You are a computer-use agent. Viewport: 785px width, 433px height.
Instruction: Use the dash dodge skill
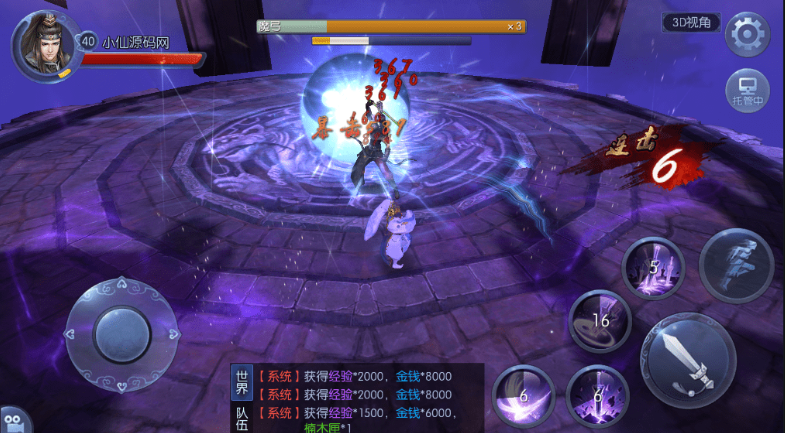[x=736, y=265]
